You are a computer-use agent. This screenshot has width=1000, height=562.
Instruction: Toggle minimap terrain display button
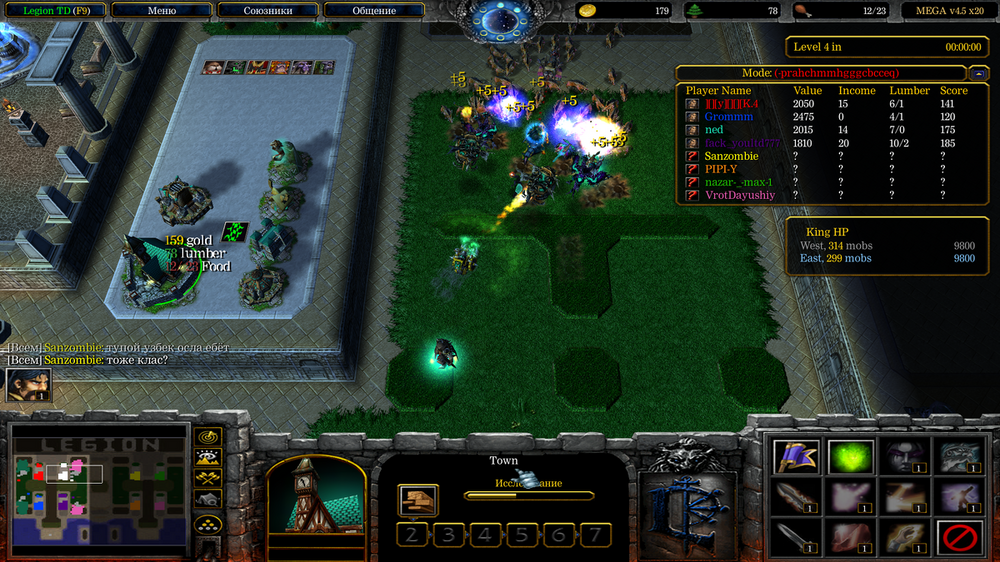pos(208,458)
